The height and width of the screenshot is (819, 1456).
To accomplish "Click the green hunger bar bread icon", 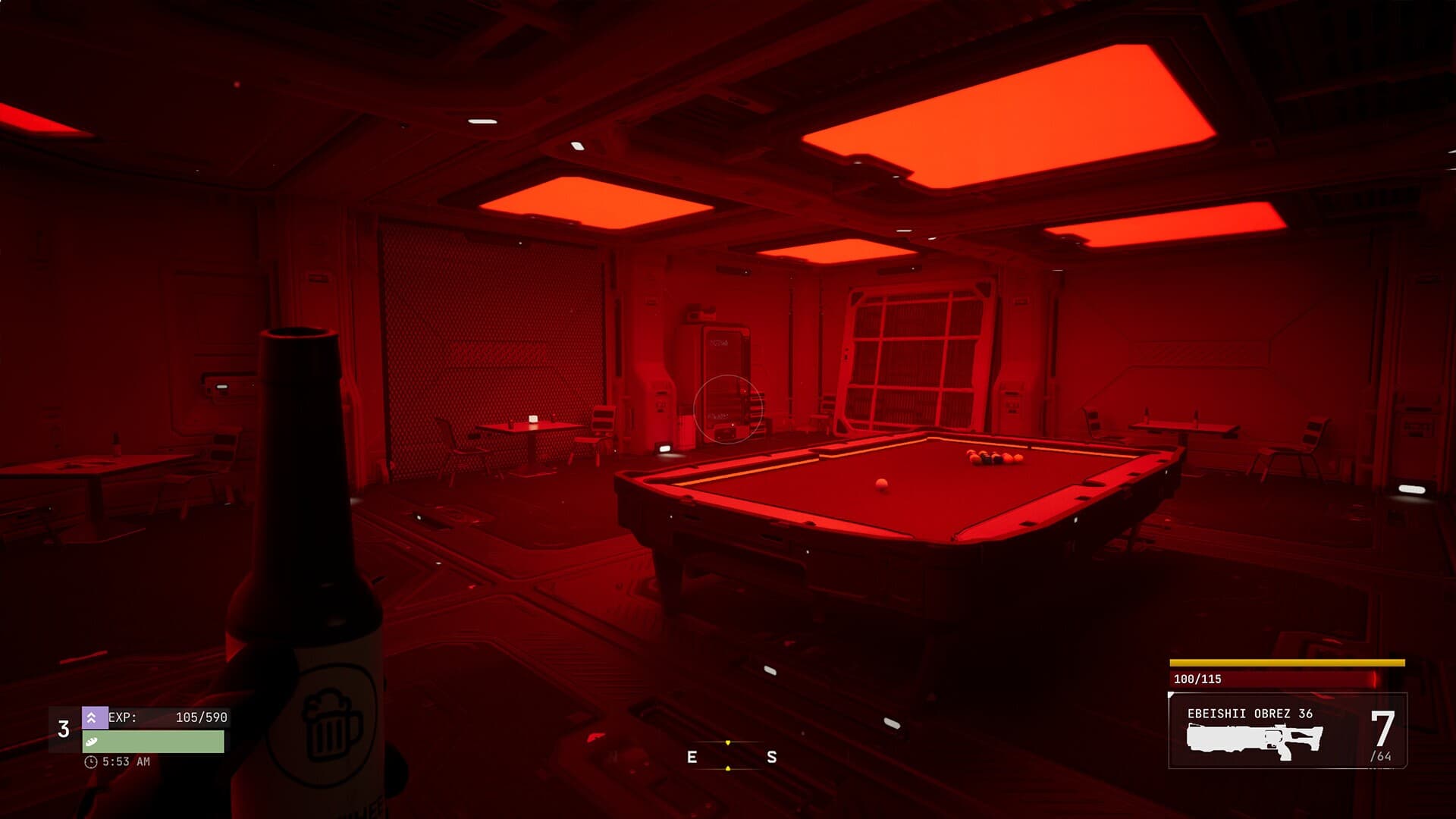I will pos(92,742).
